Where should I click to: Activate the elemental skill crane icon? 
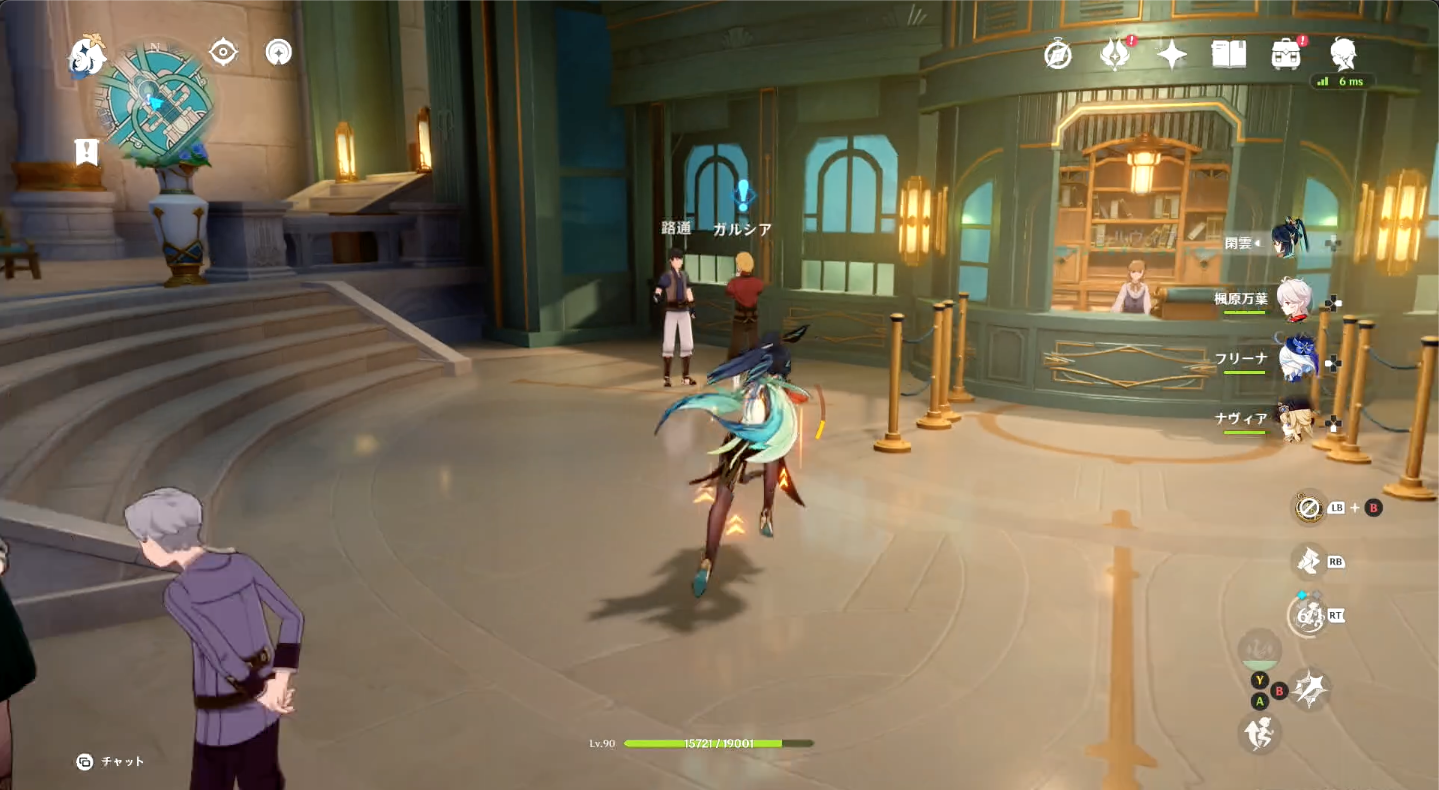tap(1307, 562)
